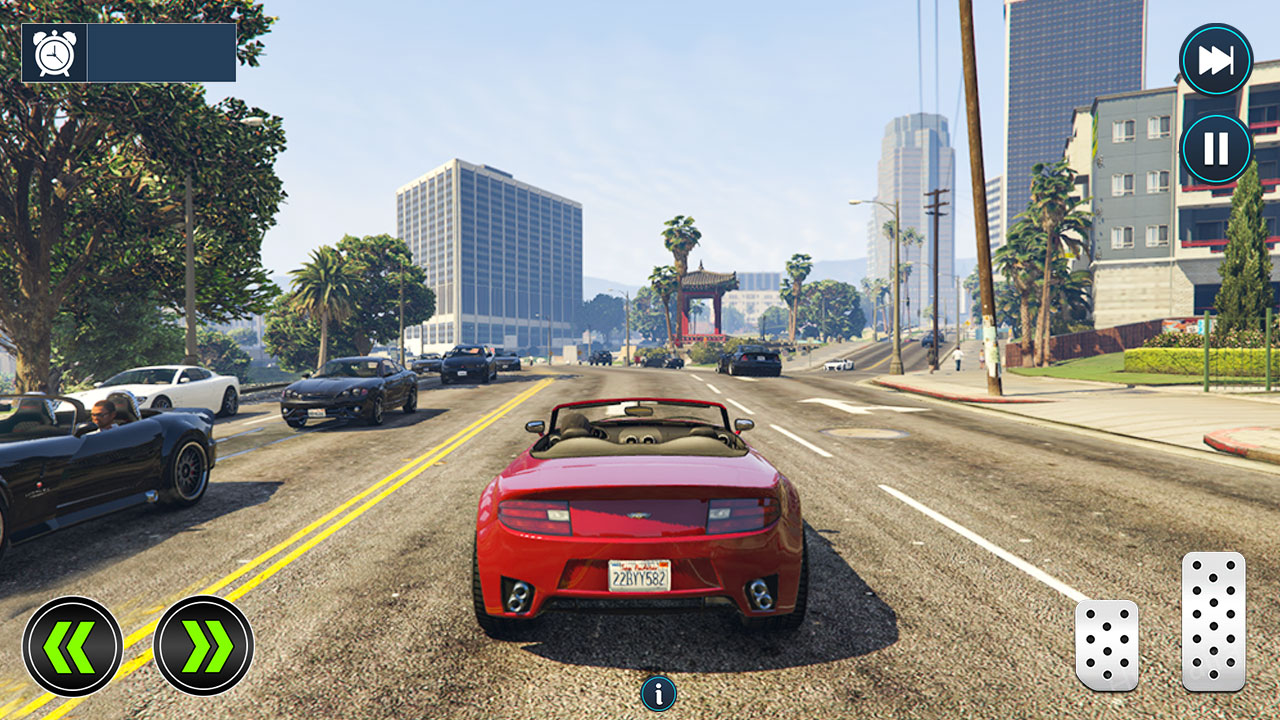Open the info button below the car
This screenshot has height=720, width=1280.
tap(659, 695)
